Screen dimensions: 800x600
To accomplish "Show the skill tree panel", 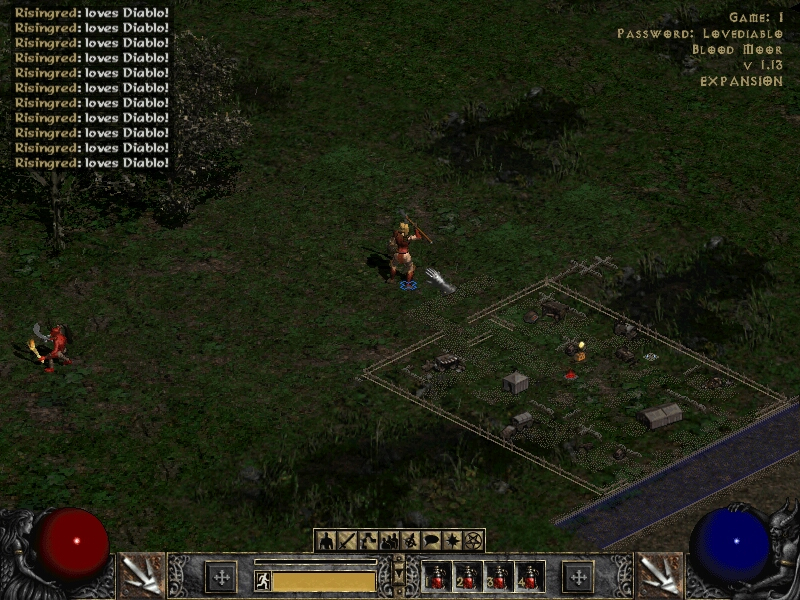I will [368, 541].
